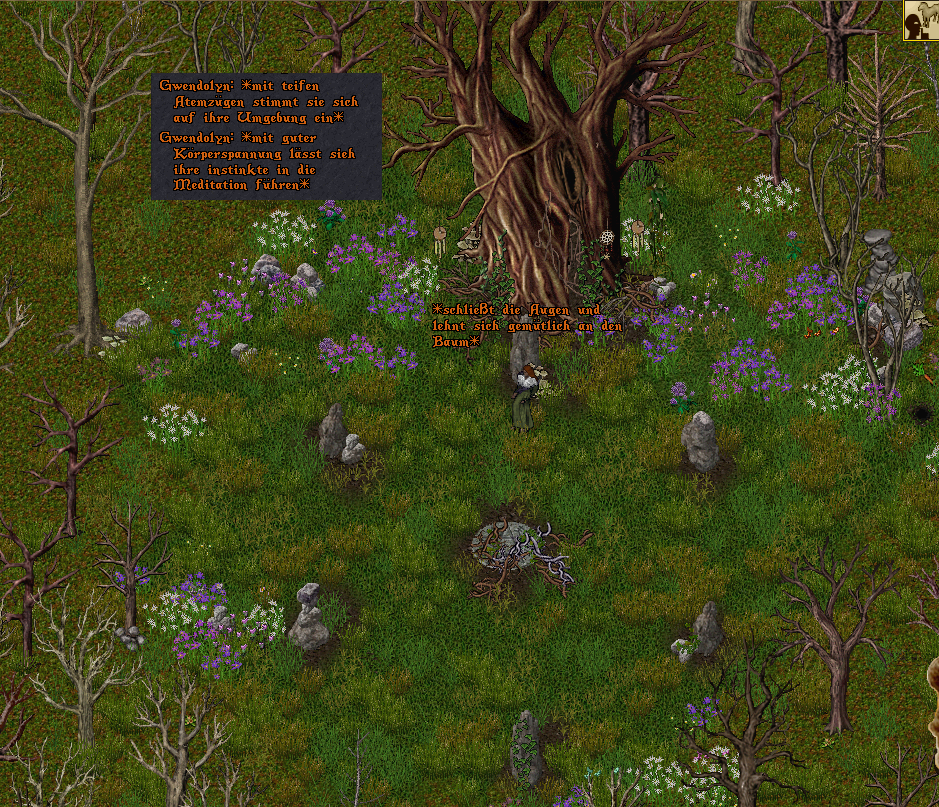Activate the animal skill icon with sheep

920,20
